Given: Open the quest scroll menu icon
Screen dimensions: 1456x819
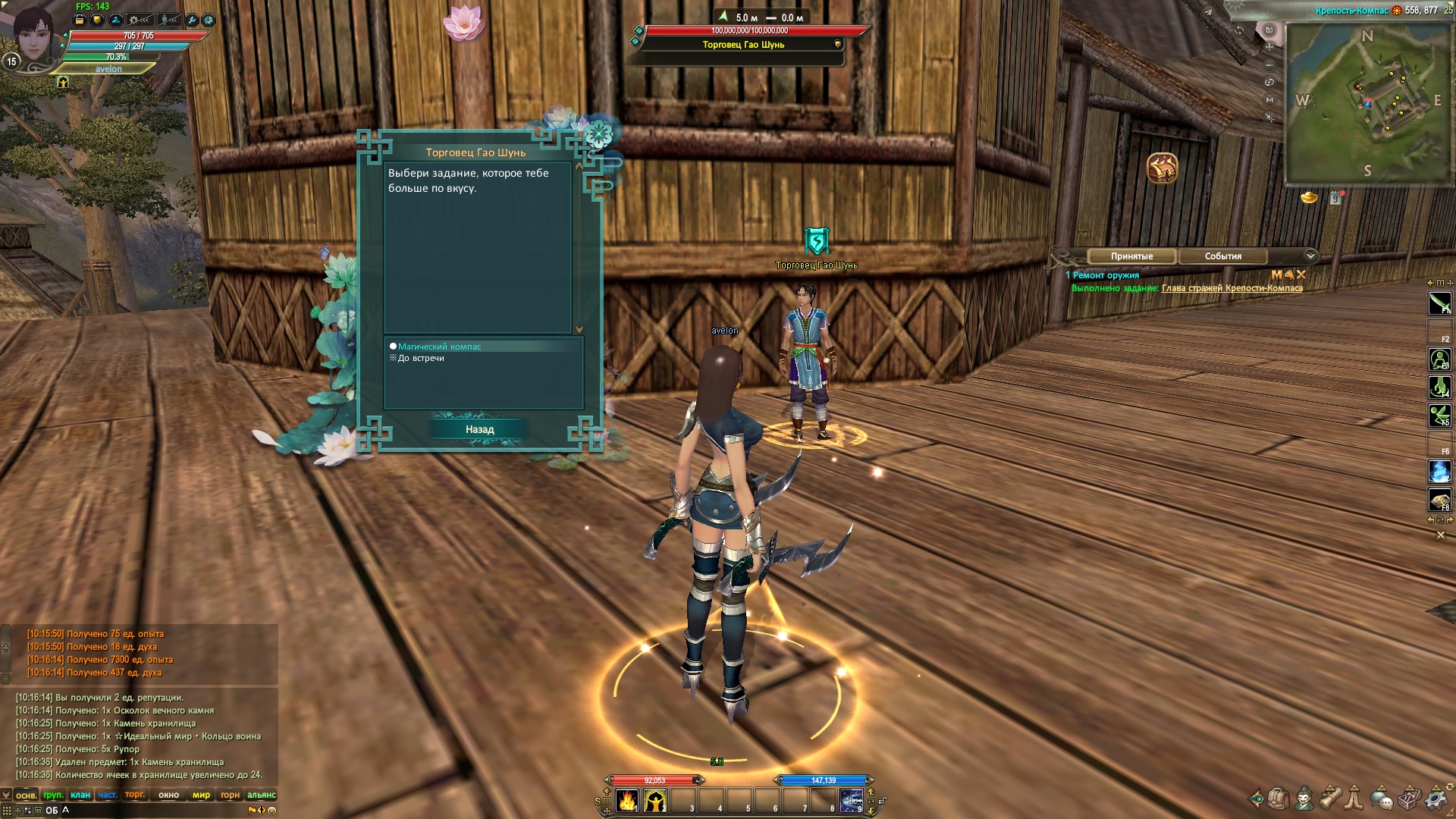Looking at the screenshot, I should (x=1330, y=799).
